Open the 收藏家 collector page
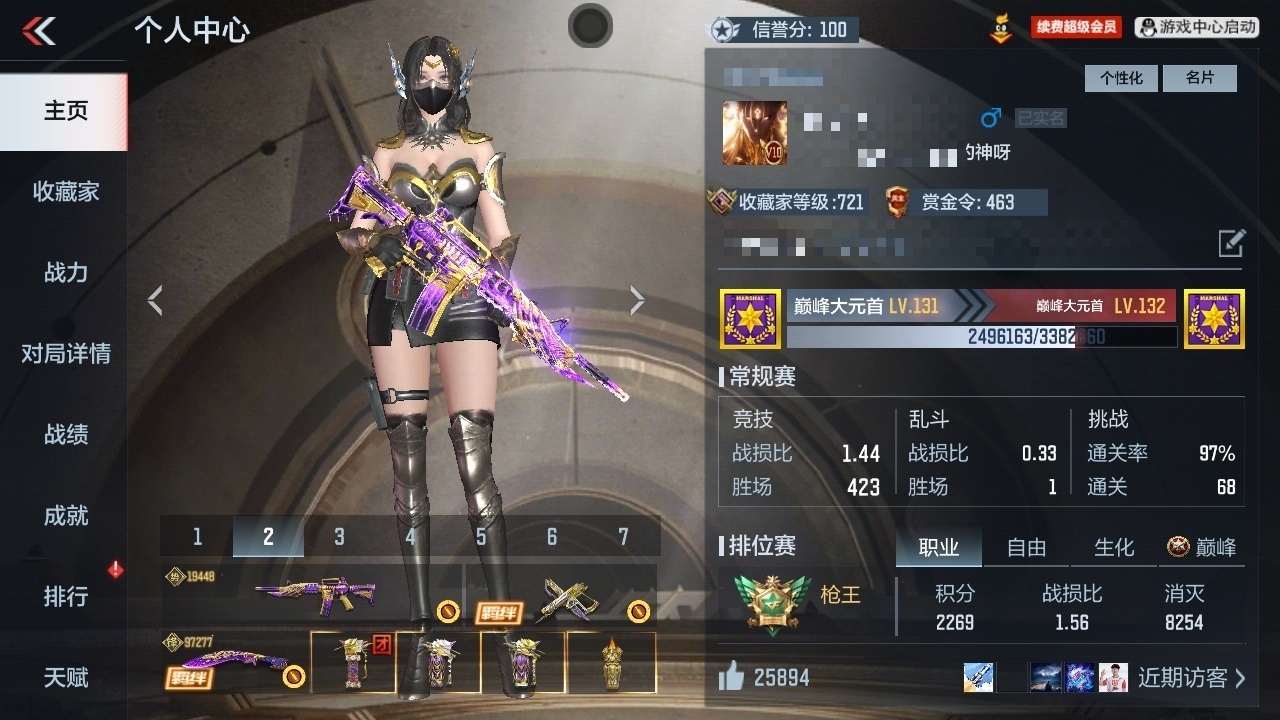 (x=65, y=191)
